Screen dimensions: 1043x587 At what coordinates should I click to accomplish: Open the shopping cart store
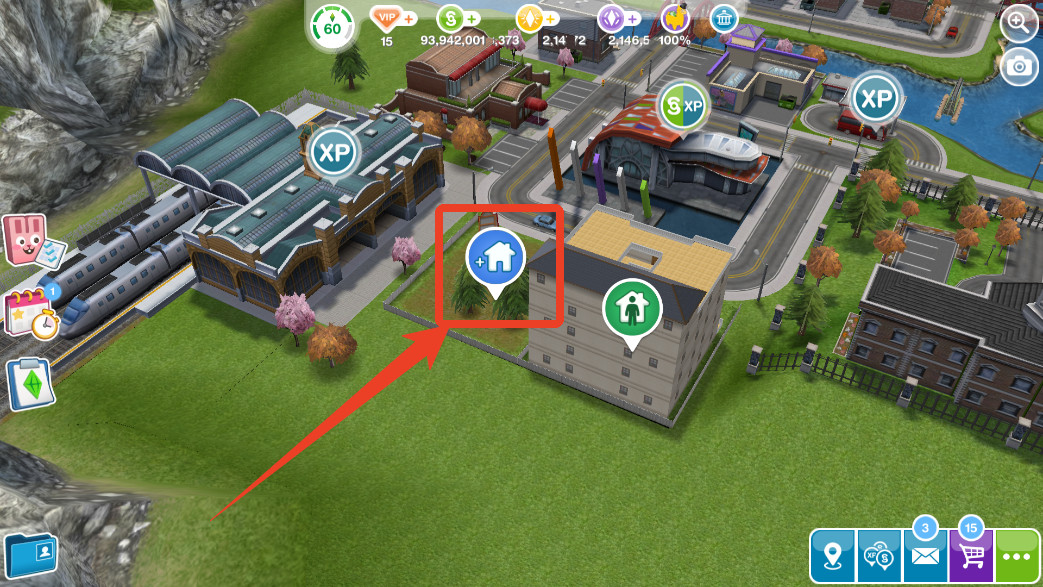click(x=970, y=556)
